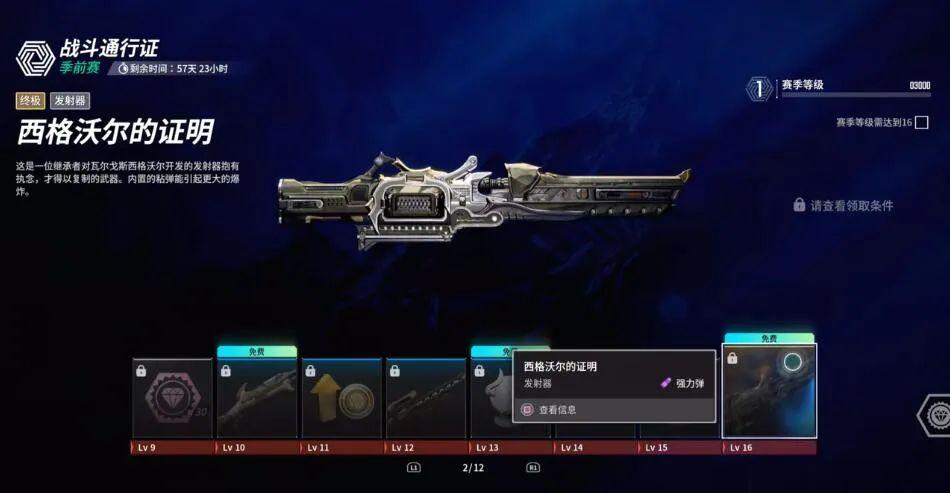Select the Lv 9 diamond badge reward
The height and width of the screenshot is (493, 950).
172,398
